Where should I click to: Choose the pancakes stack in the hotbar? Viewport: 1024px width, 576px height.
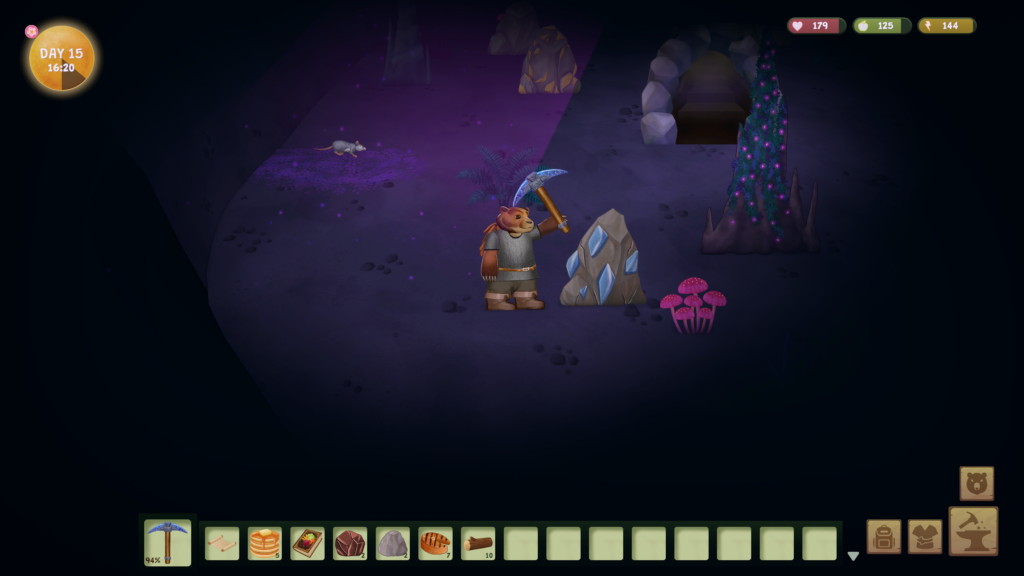(x=265, y=543)
